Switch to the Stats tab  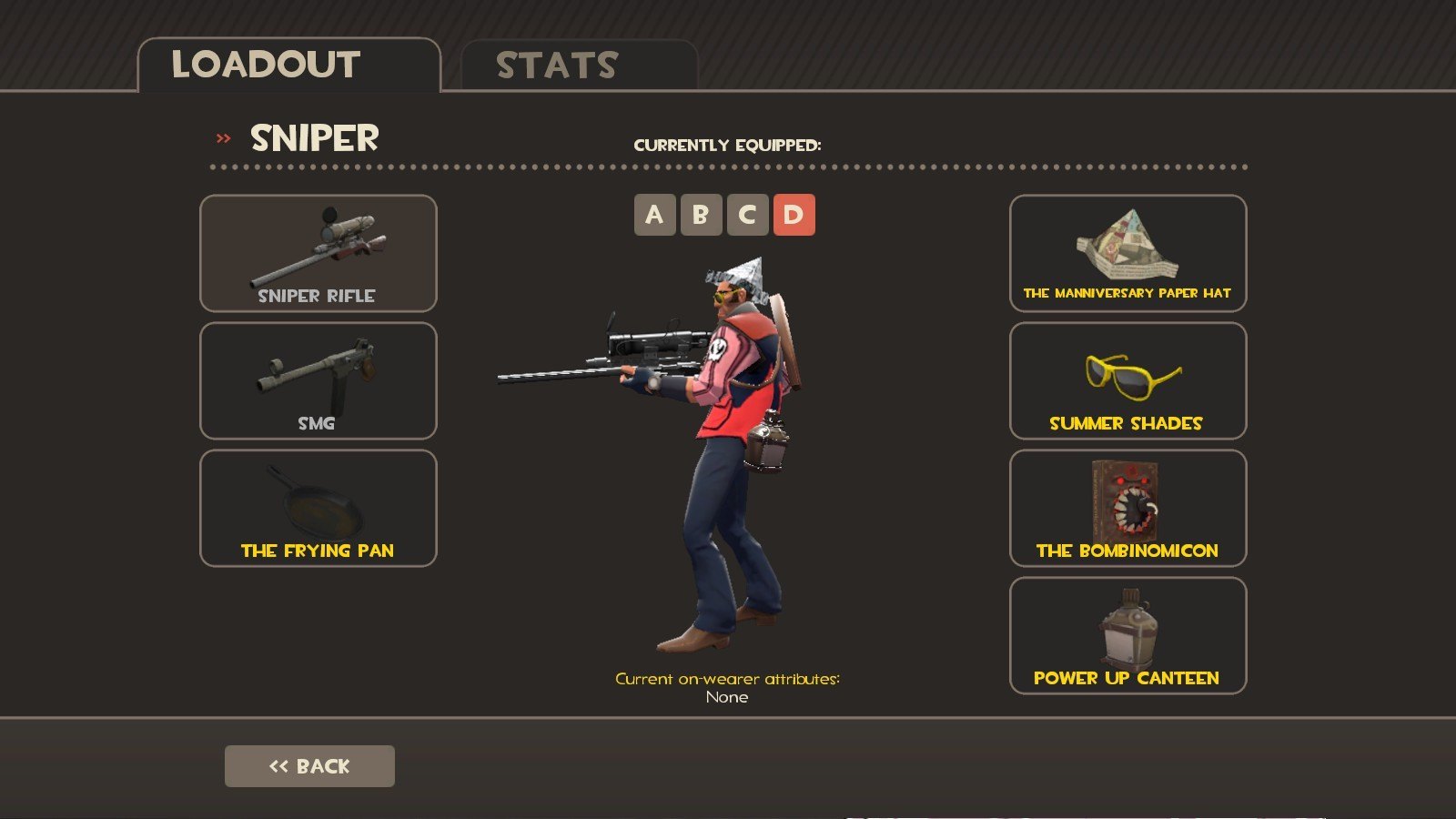[579, 66]
